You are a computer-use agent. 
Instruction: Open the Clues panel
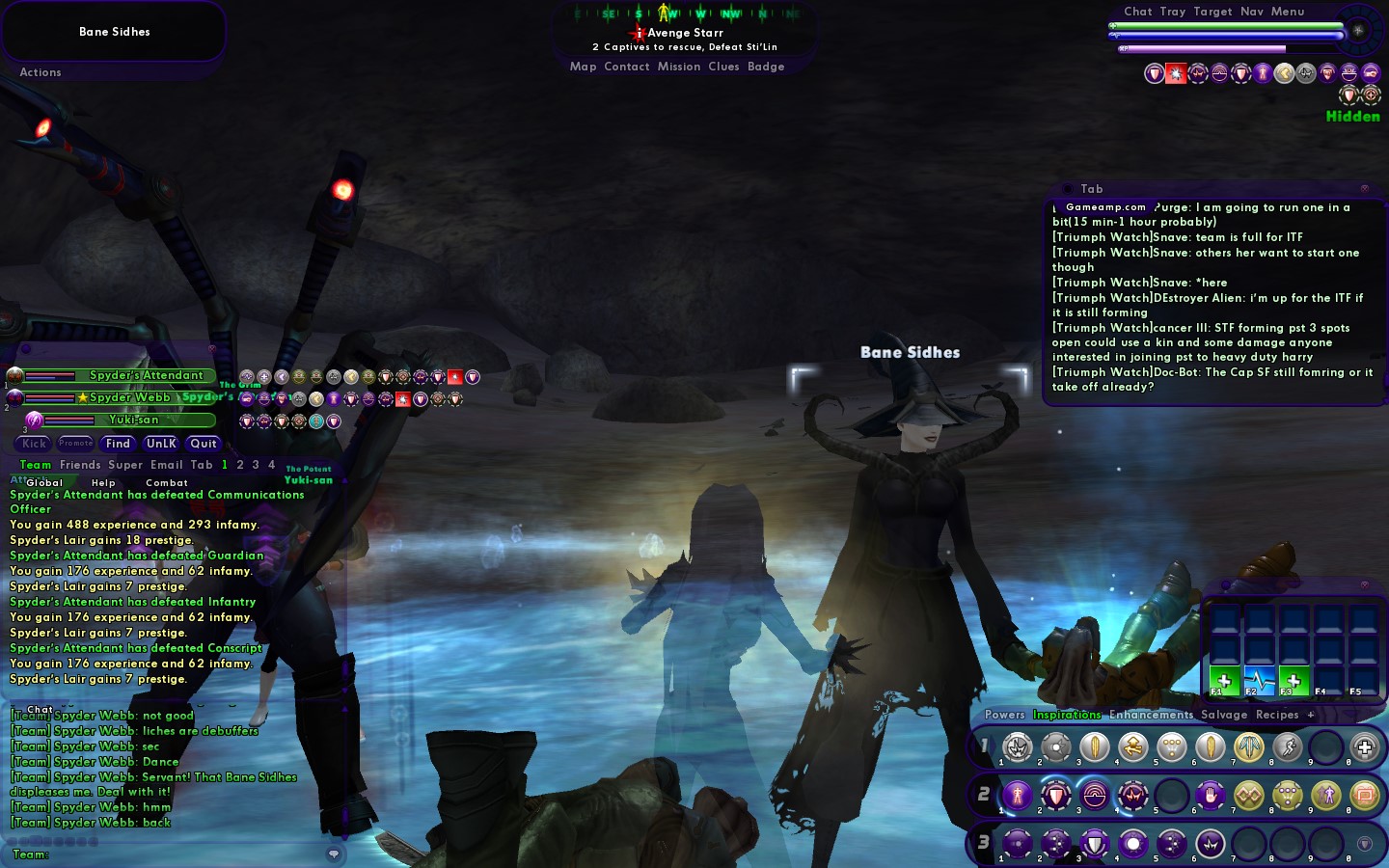pos(723,67)
